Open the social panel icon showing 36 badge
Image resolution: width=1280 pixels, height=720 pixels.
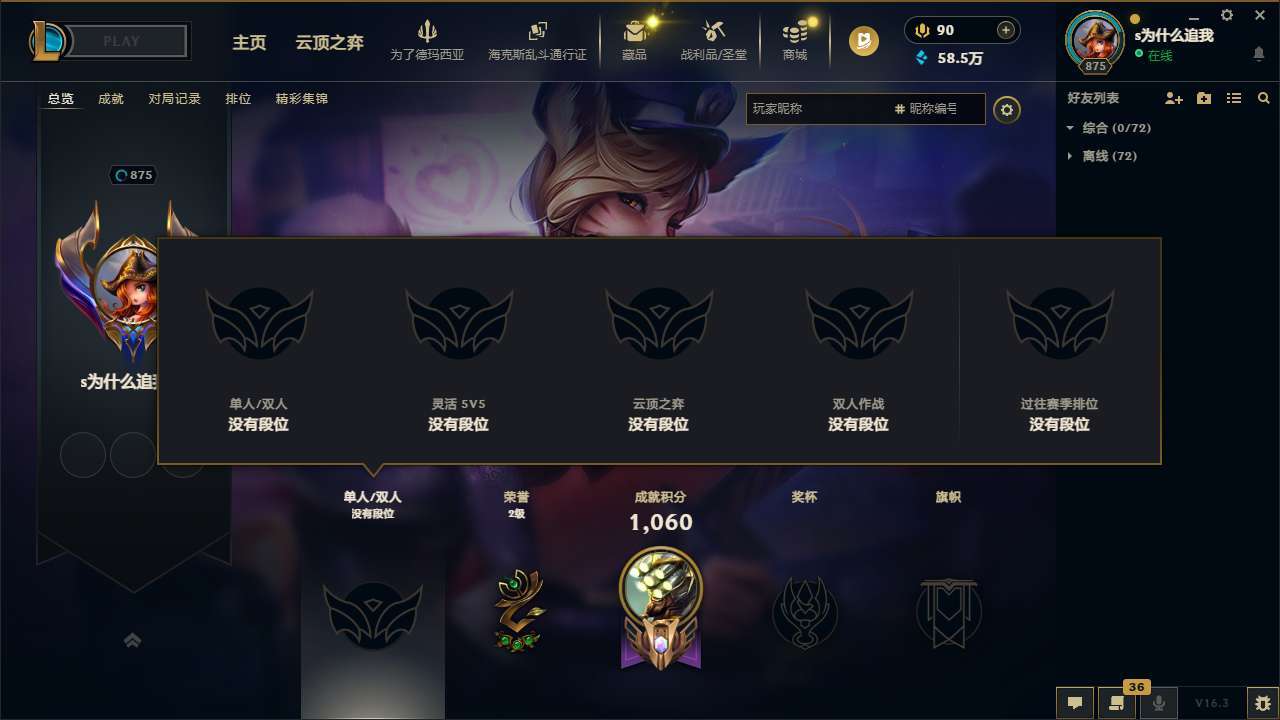pos(1117,703)
